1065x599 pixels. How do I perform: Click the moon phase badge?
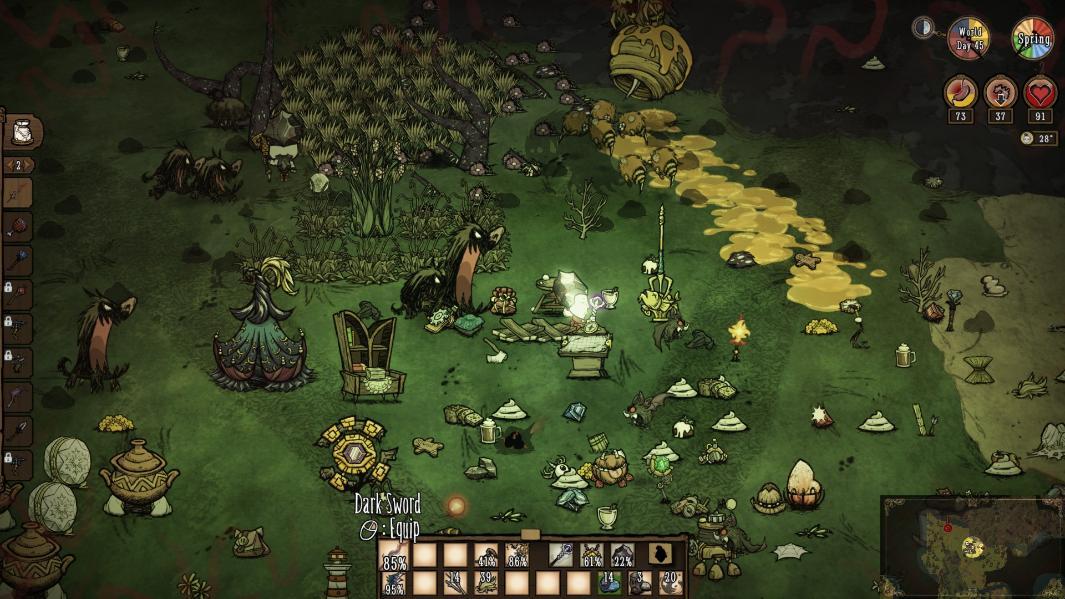coord(923,28)
